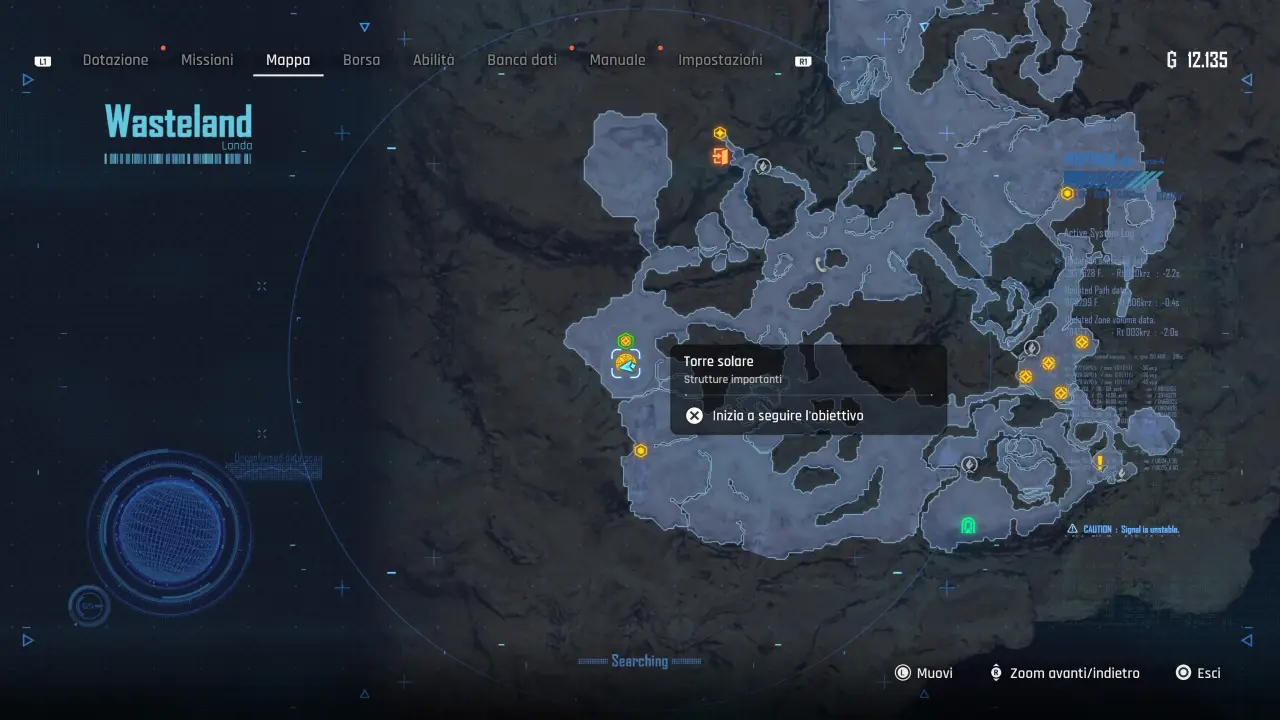The width and height of the screenshot is (1280, 720).
Task: Select the green archway map marker
Action: 967,525
